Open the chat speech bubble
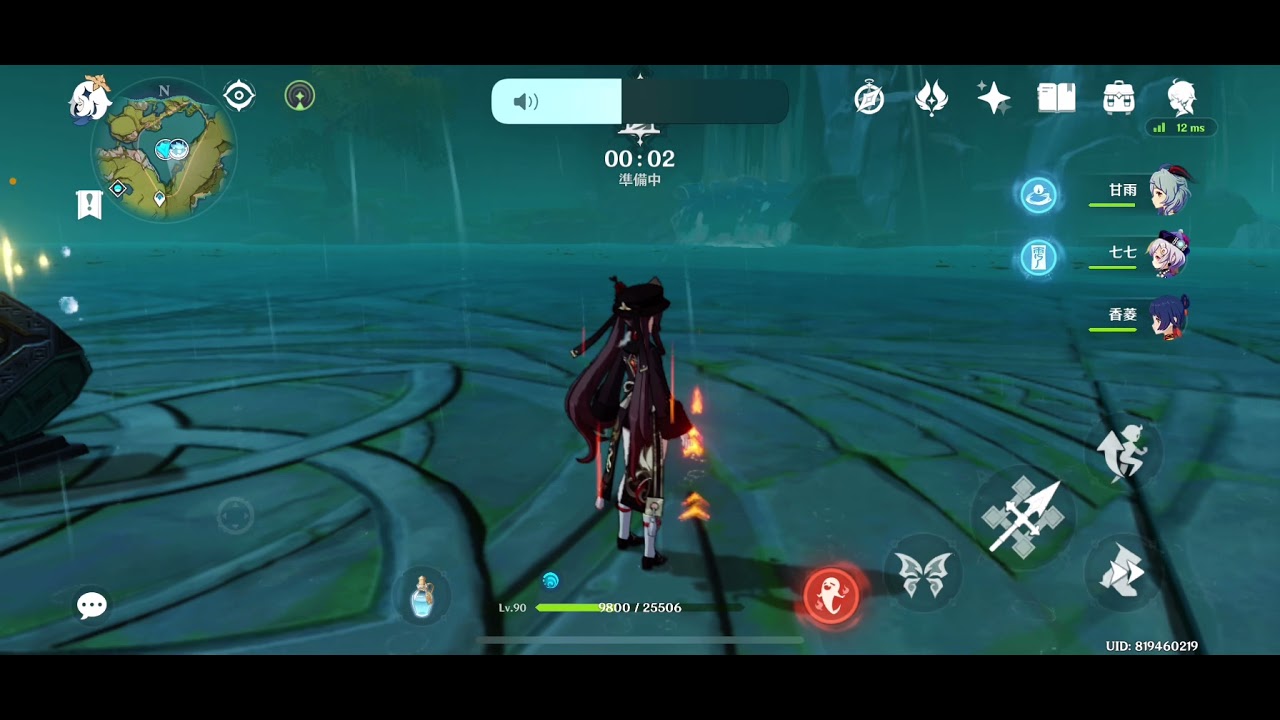The width and height of the screenshot is (1280, 720). point(92,605)
